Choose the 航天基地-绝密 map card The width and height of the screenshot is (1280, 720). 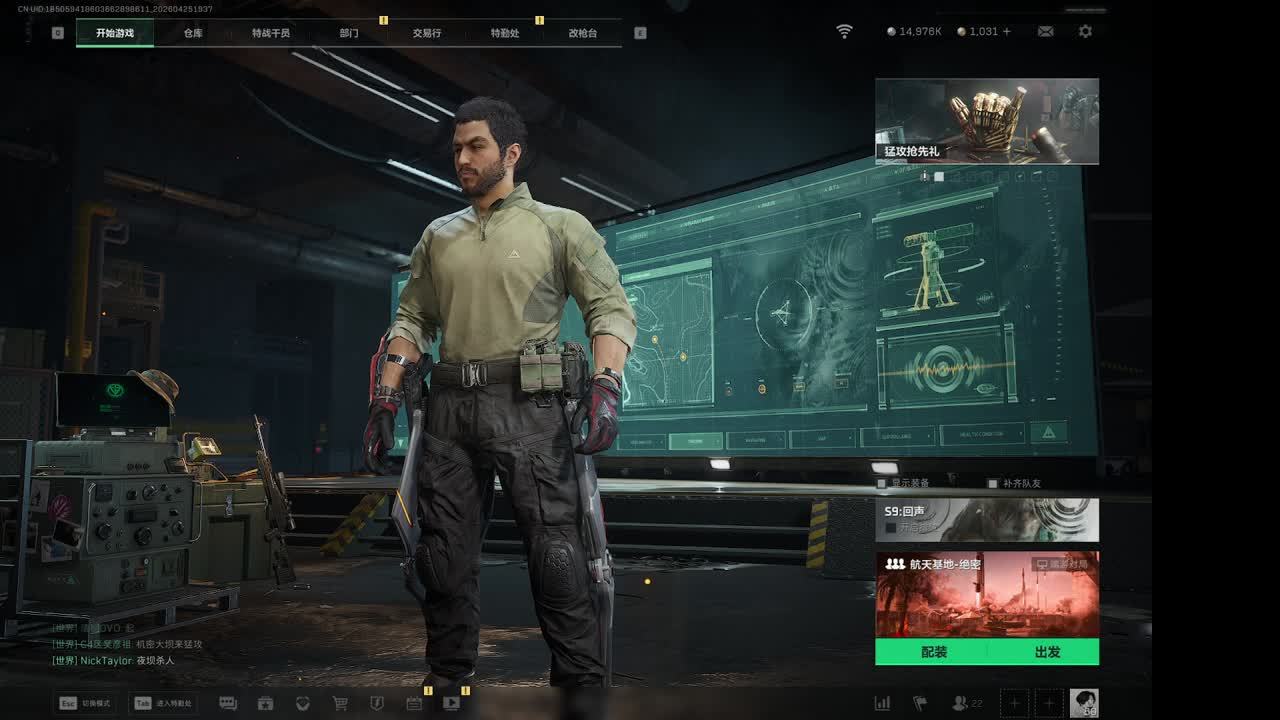point(987,594)
